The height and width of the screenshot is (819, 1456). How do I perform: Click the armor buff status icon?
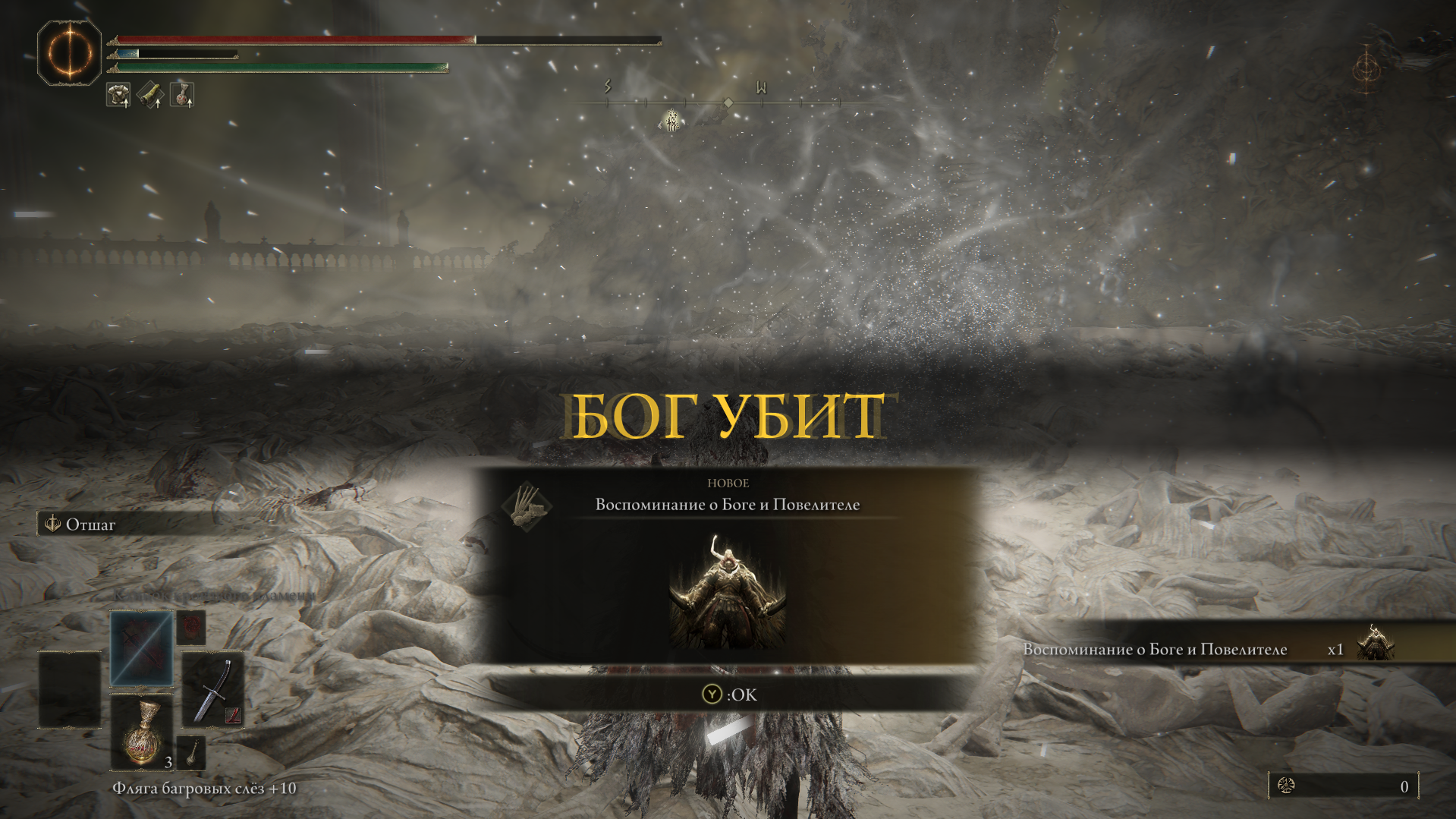[x=118, y=95]
